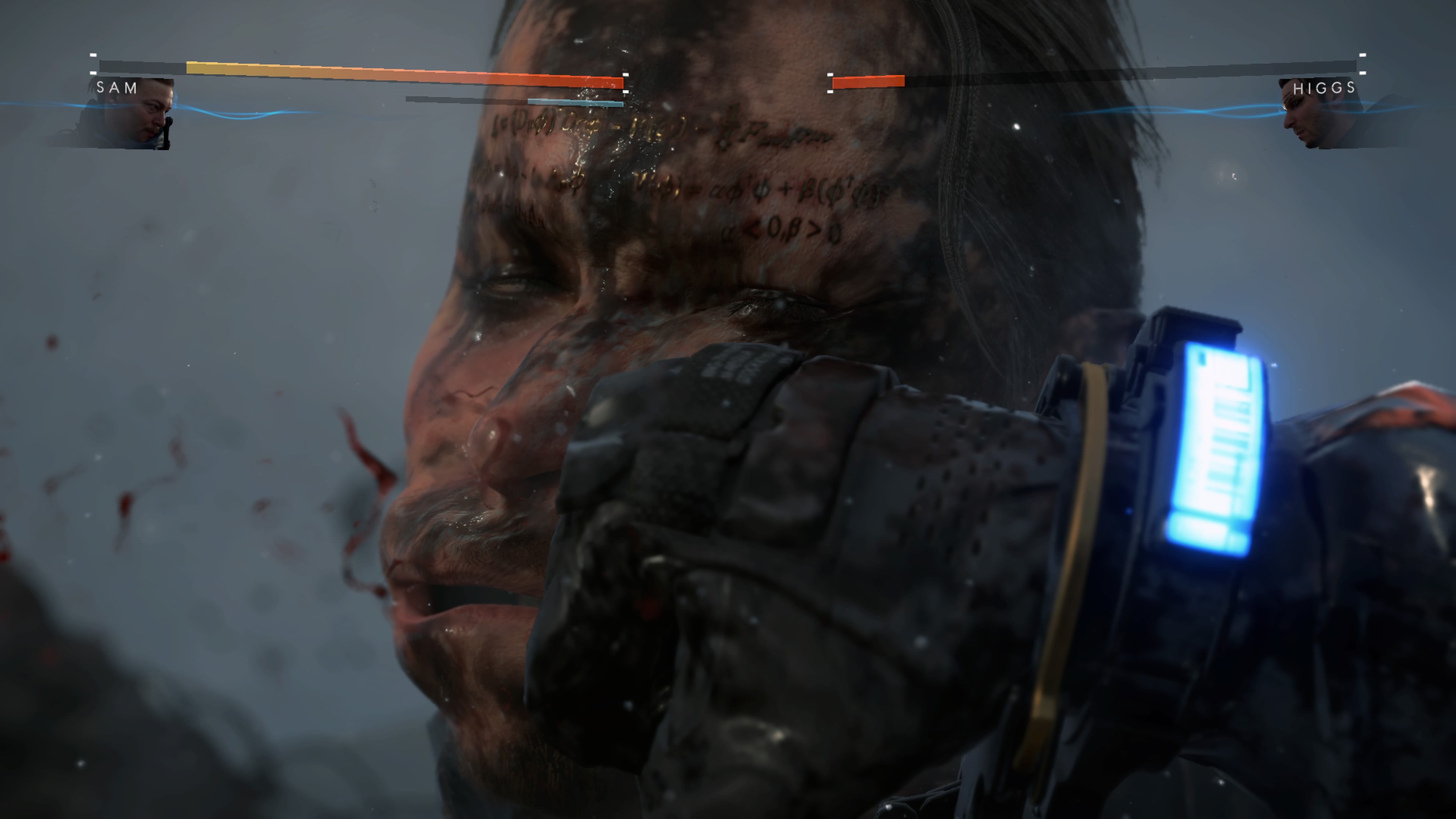Select the SAM name label
Screen dimensions: 1456x819
[x=116, y=88]
